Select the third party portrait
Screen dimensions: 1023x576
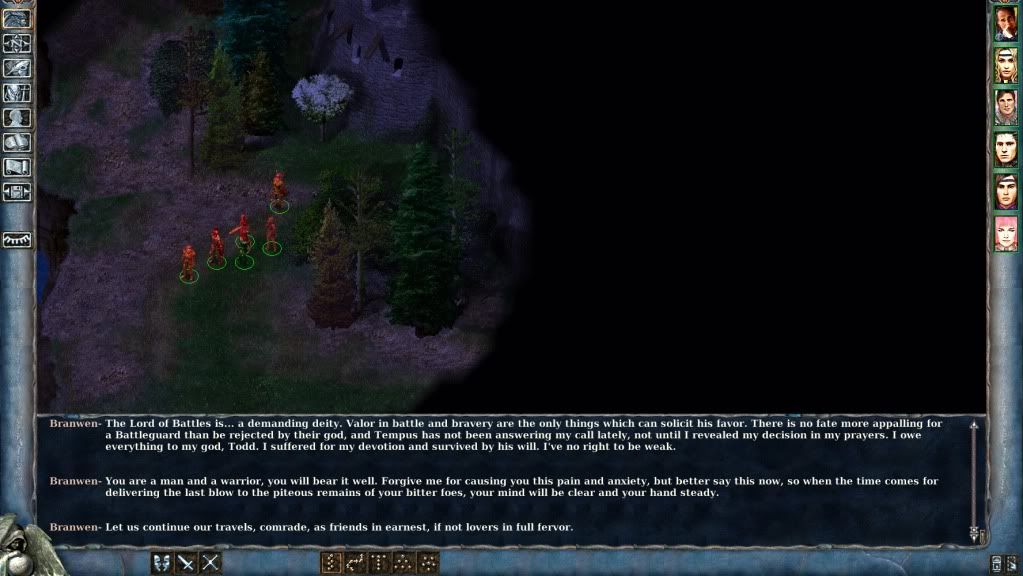pyautogui.click(x=1005, y=107)
